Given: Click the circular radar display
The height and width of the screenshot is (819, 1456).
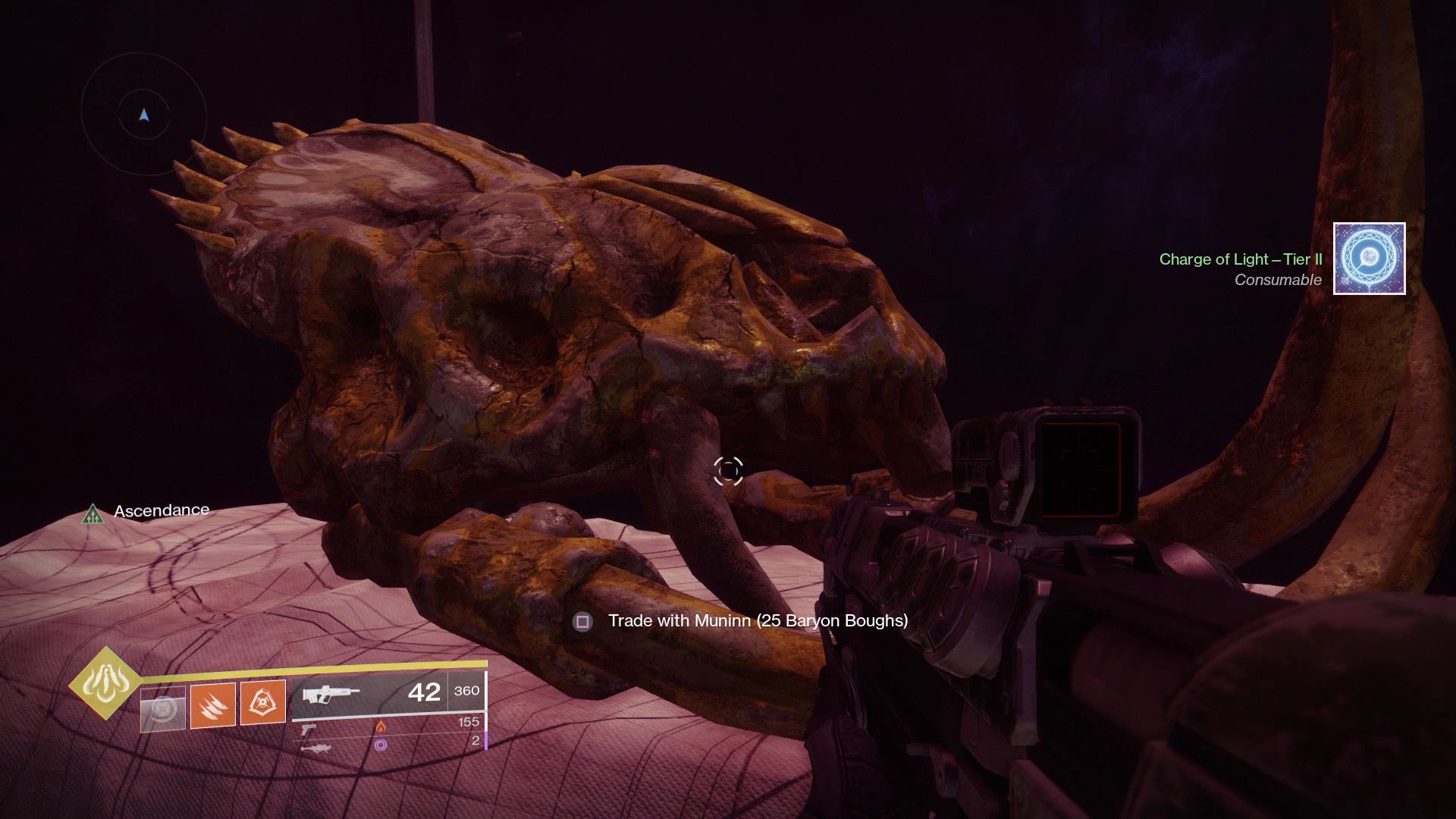Looking at the screenshot, I should coord(144,115).
